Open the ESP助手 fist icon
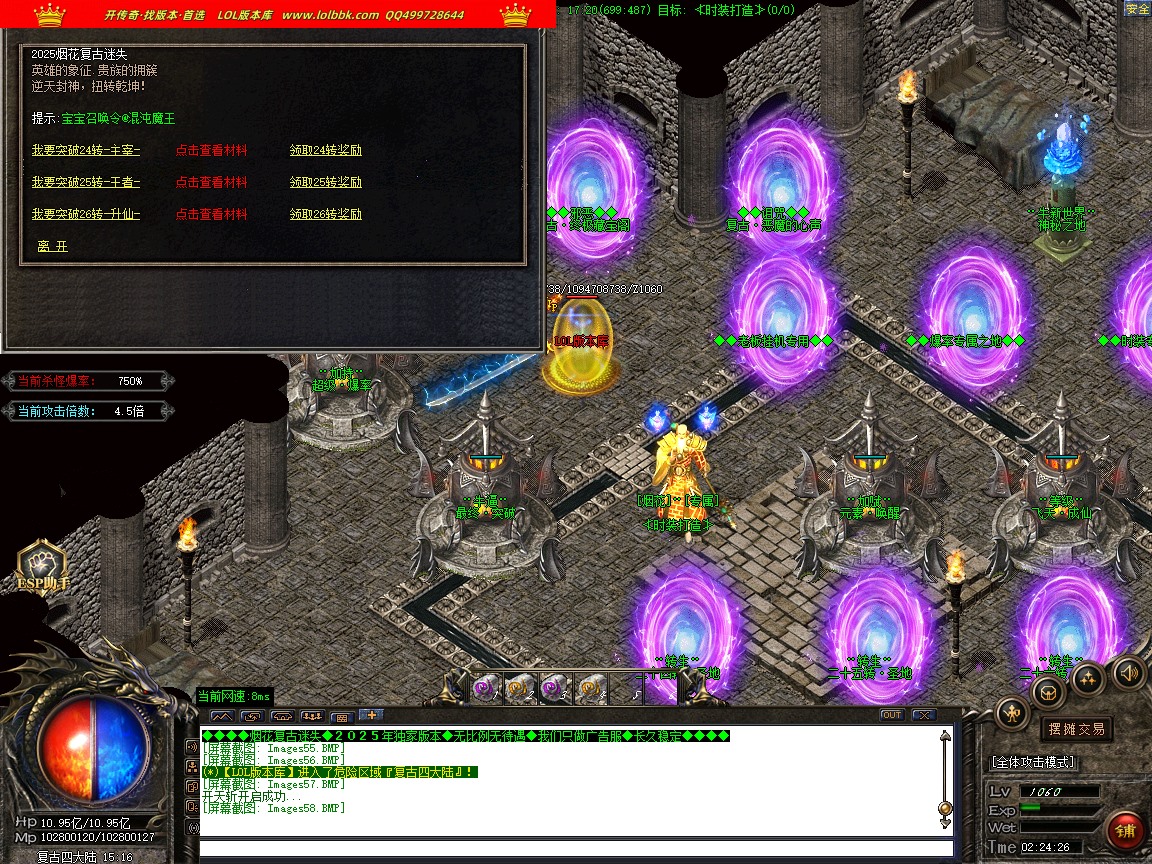 [x=42, y=566]
